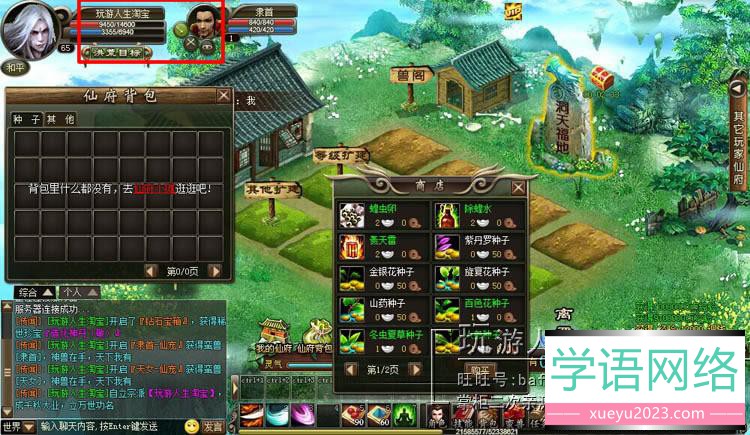750x435 pixels.
Task: Close the 商店 shop window
Action: (517, 186)
